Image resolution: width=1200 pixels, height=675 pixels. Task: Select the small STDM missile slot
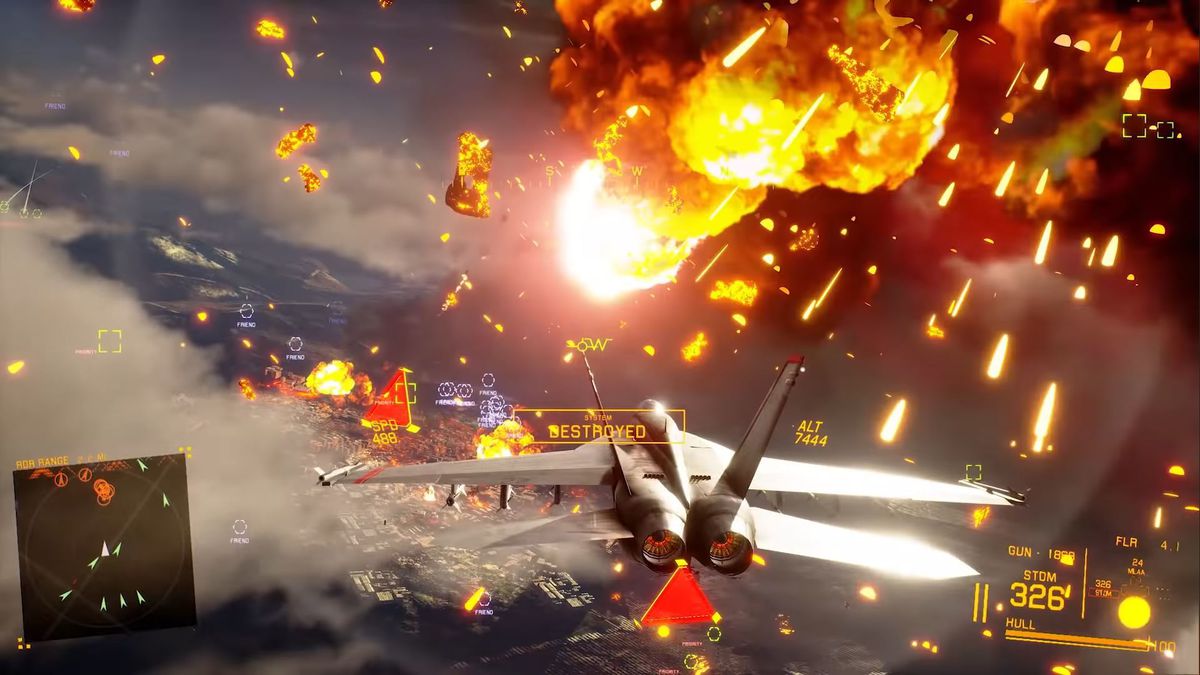click(1102, 588)
